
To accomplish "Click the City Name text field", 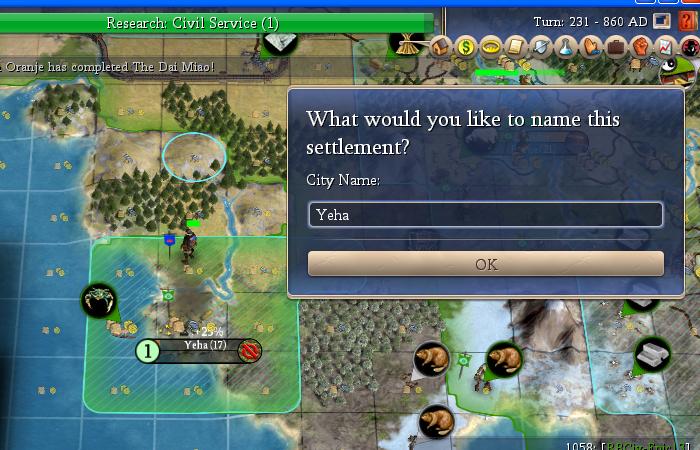I will coord(485,214).
